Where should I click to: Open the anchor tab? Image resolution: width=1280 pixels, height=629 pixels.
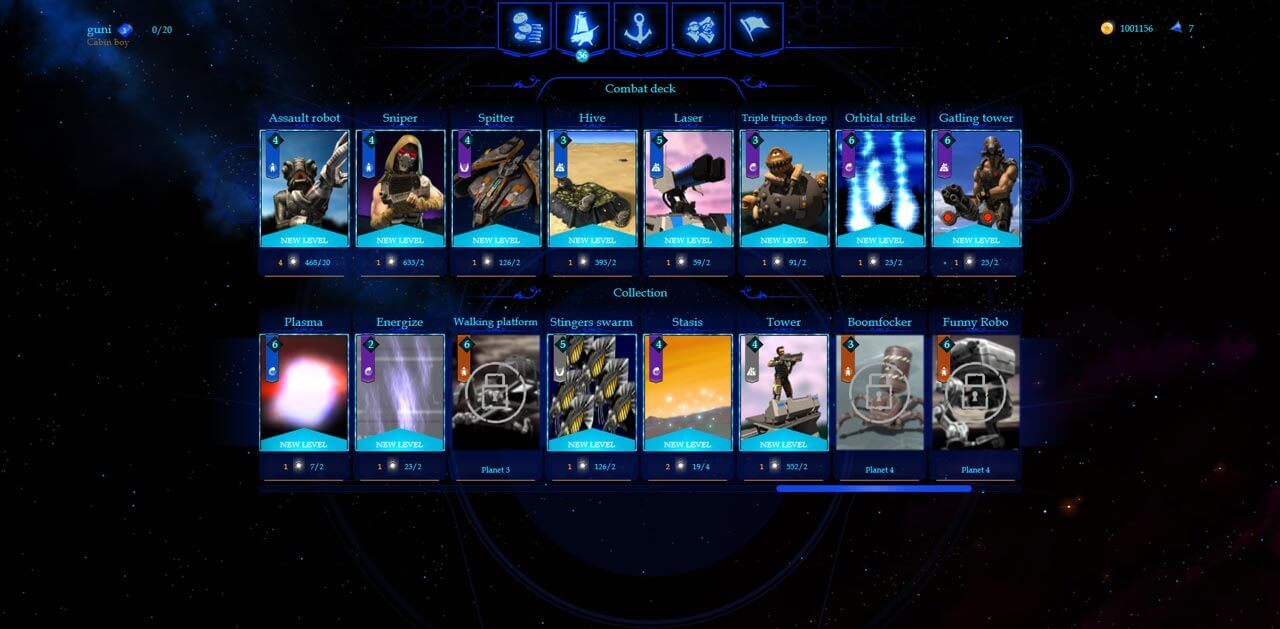pos(640,27)
